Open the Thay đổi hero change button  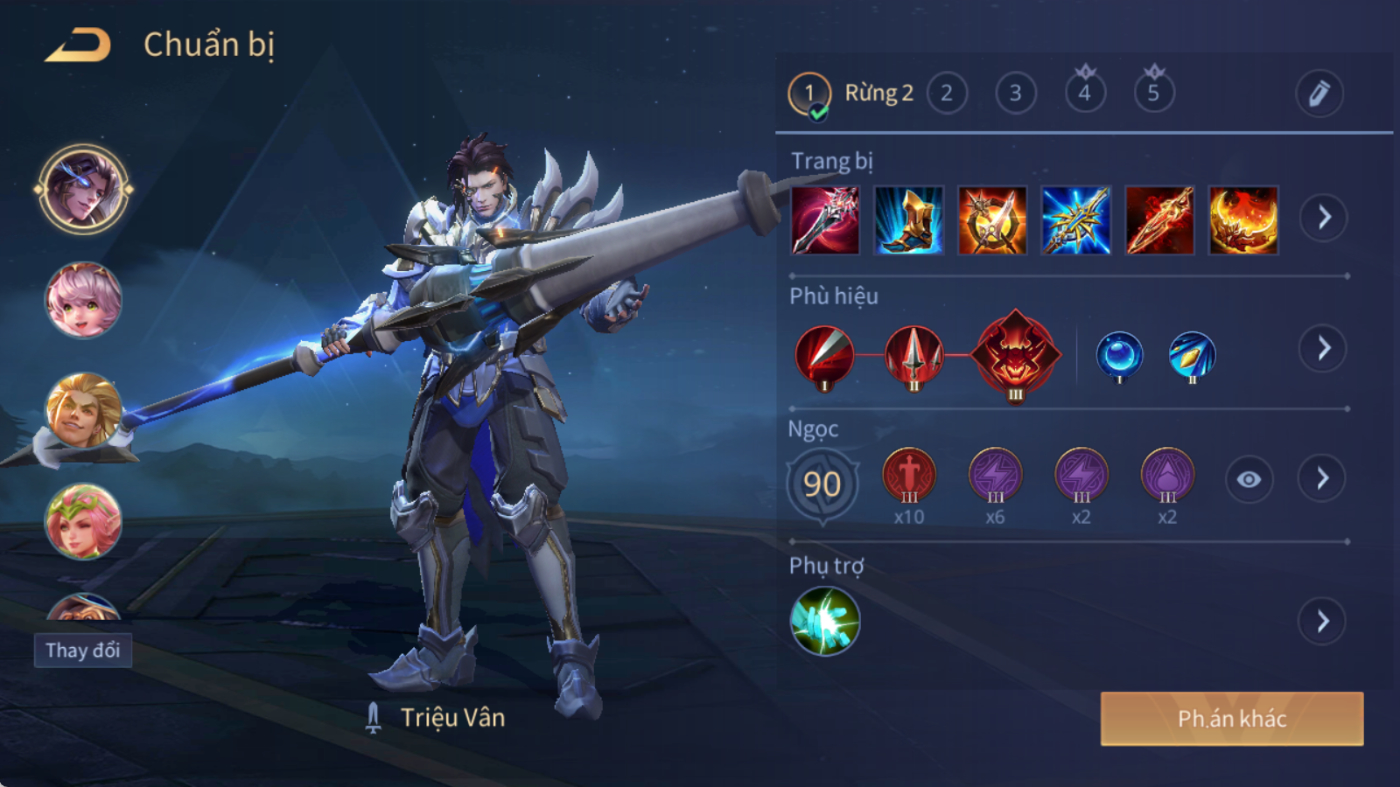point(83,650)
